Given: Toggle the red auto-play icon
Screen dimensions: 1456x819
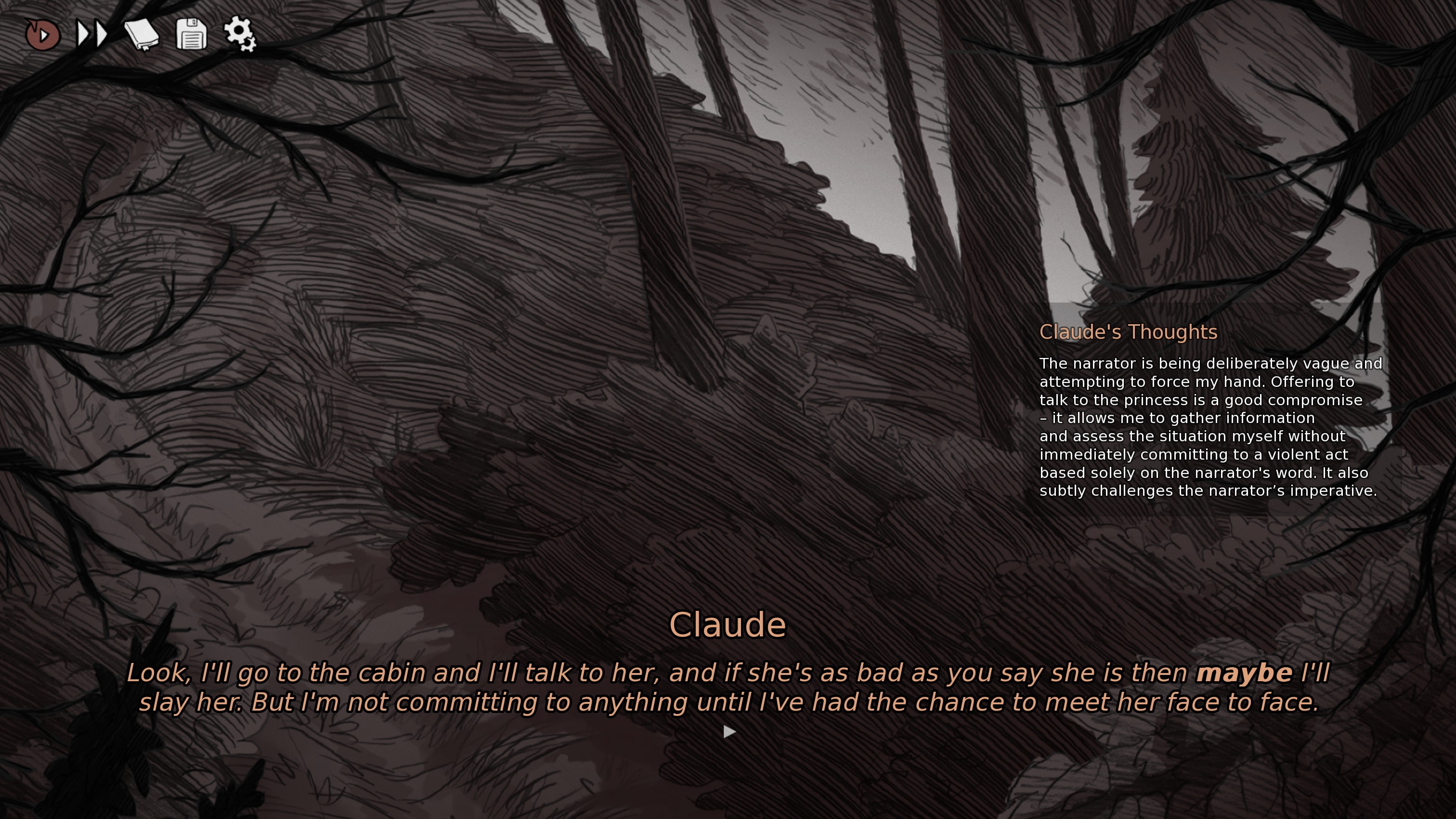Looking at the screenshot, I should click(x=42, y=35).
